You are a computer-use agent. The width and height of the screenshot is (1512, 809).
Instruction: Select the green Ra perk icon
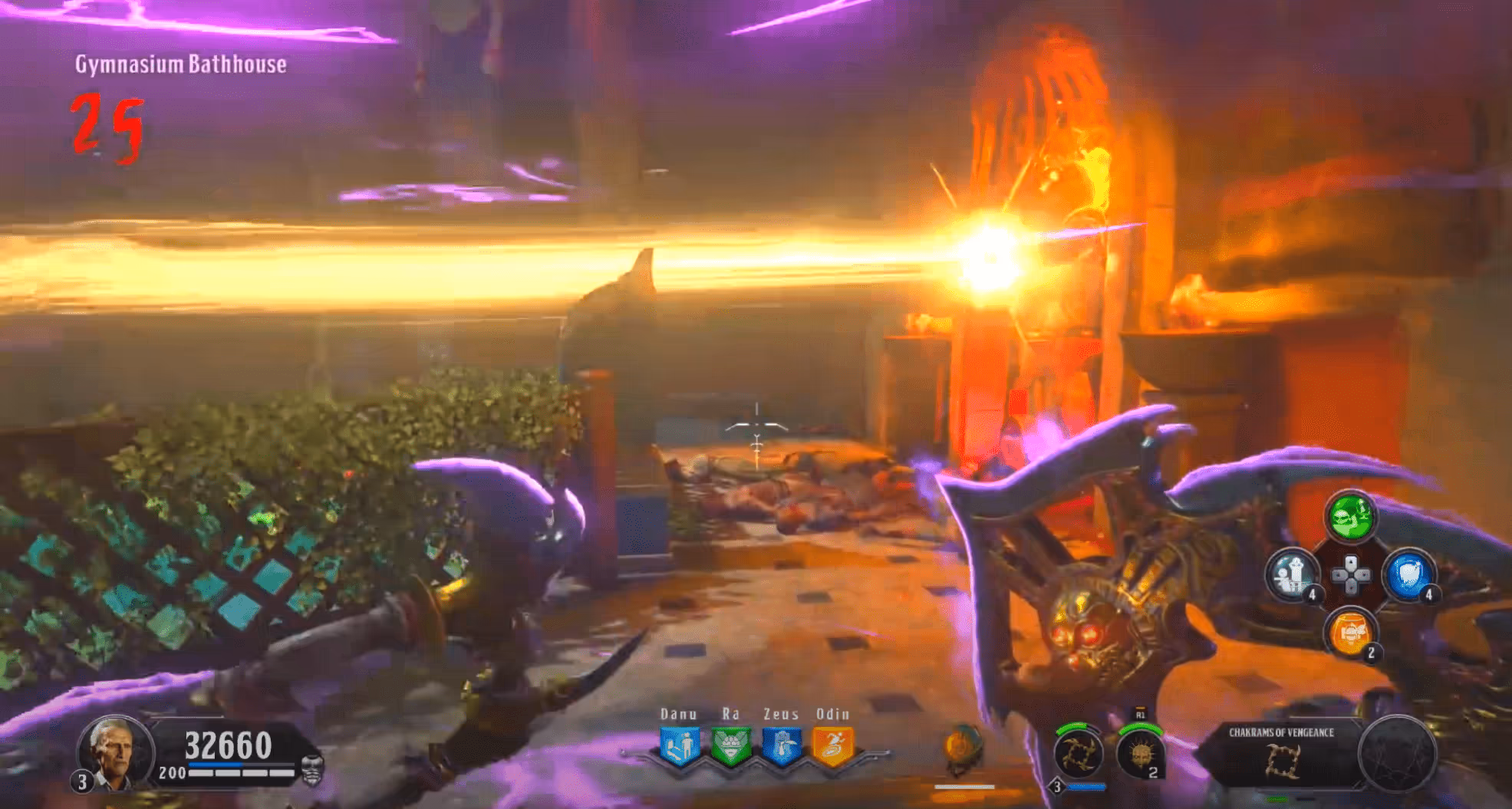pyautogui.click(x=730, y=746)
